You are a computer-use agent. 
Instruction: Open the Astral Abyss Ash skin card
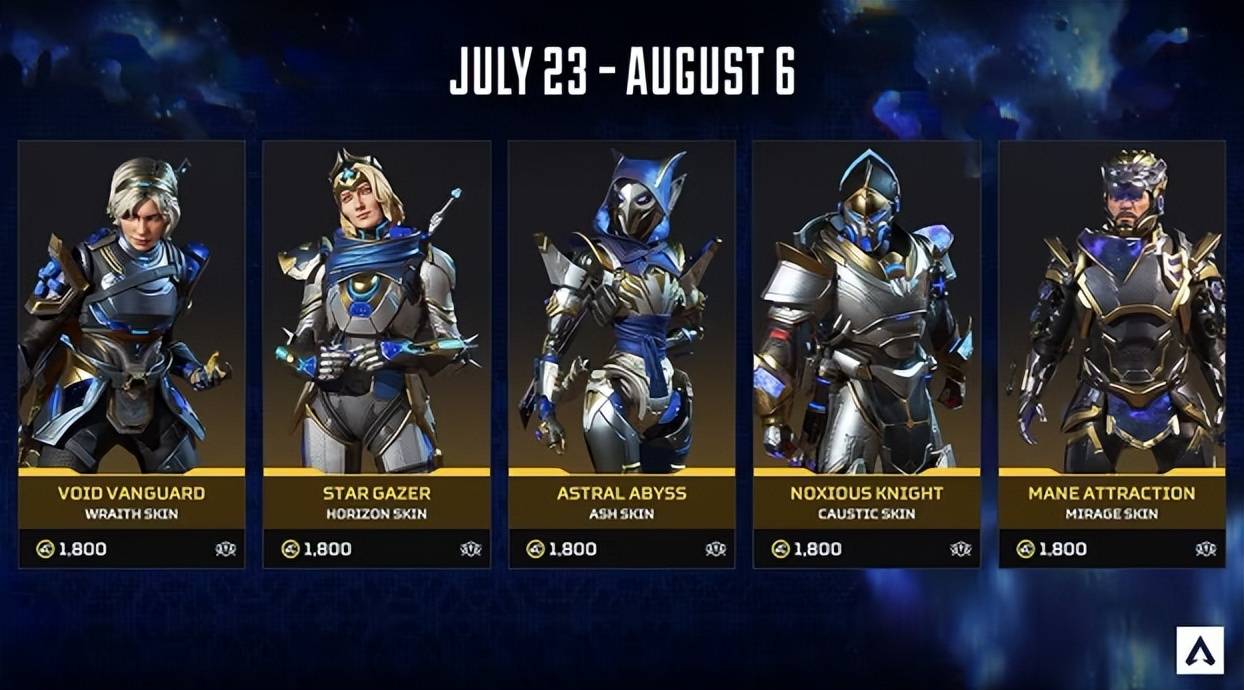click(x=621, y=354)
